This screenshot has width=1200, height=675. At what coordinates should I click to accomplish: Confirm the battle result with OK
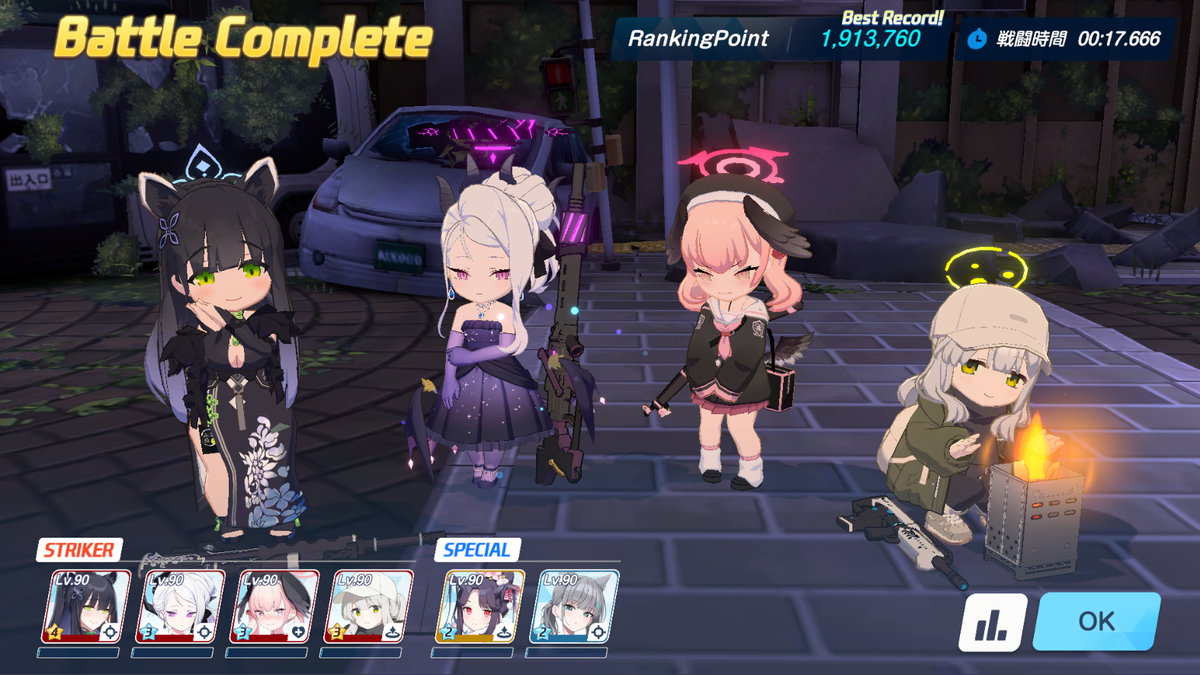(x=1096, y=621)
